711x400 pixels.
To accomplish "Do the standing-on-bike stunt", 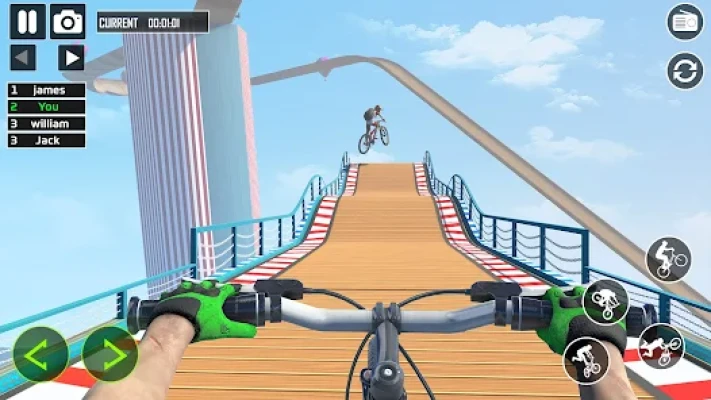I will point(586,359).
